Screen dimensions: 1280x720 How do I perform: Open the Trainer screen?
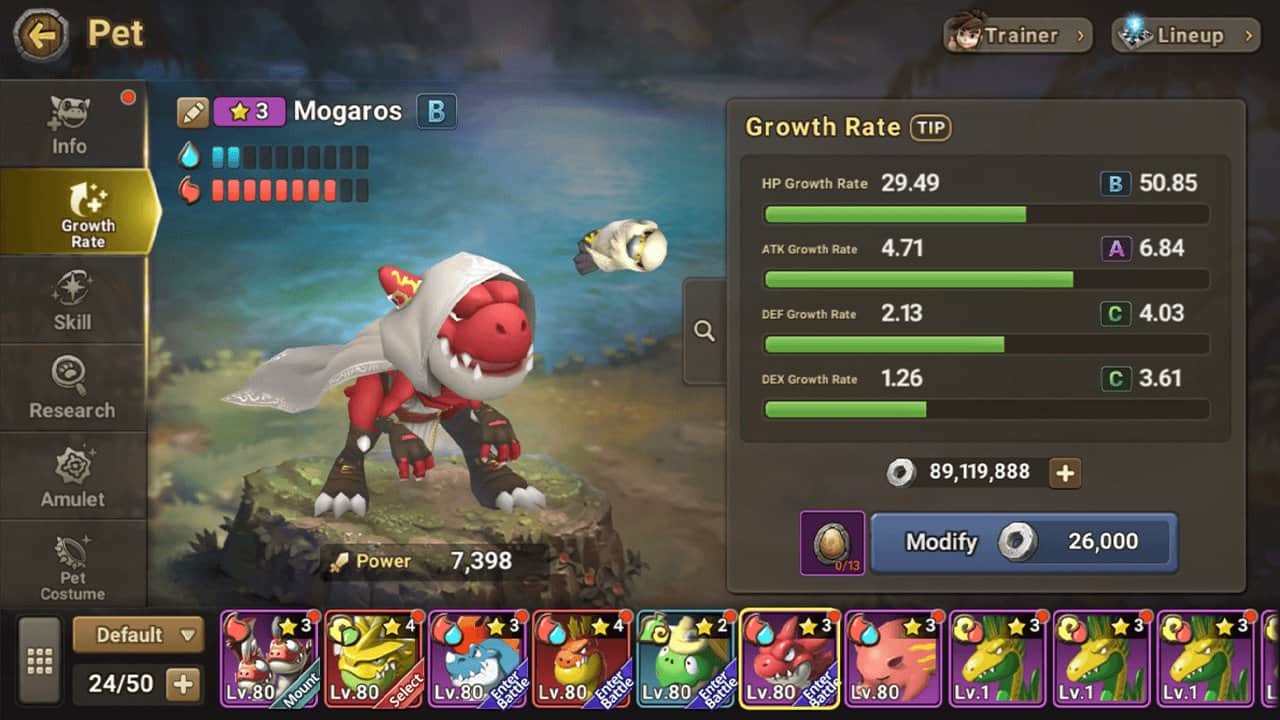(x=1018, y=36)
